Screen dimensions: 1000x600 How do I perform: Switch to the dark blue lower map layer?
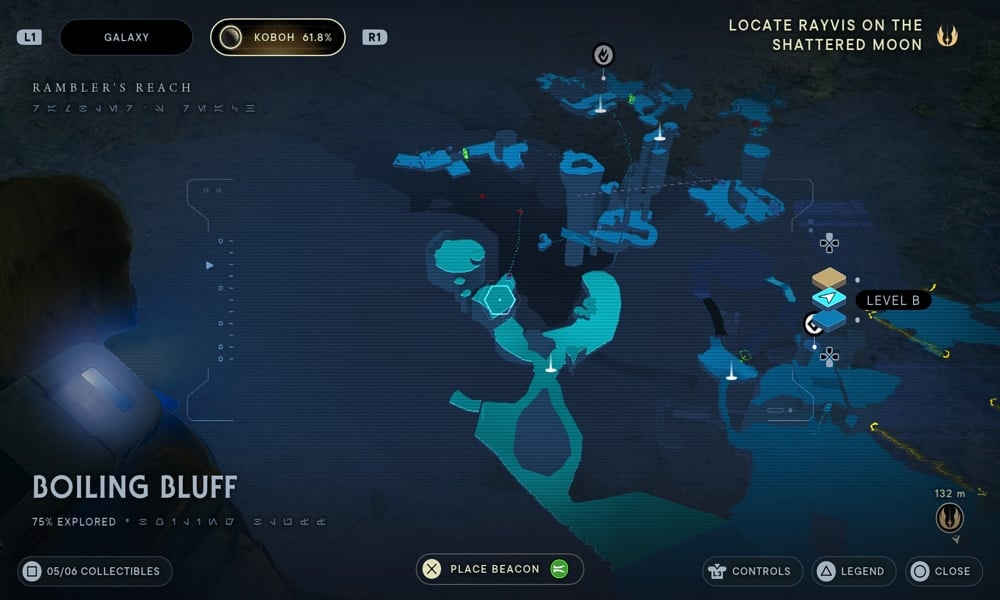click(830, 320)
